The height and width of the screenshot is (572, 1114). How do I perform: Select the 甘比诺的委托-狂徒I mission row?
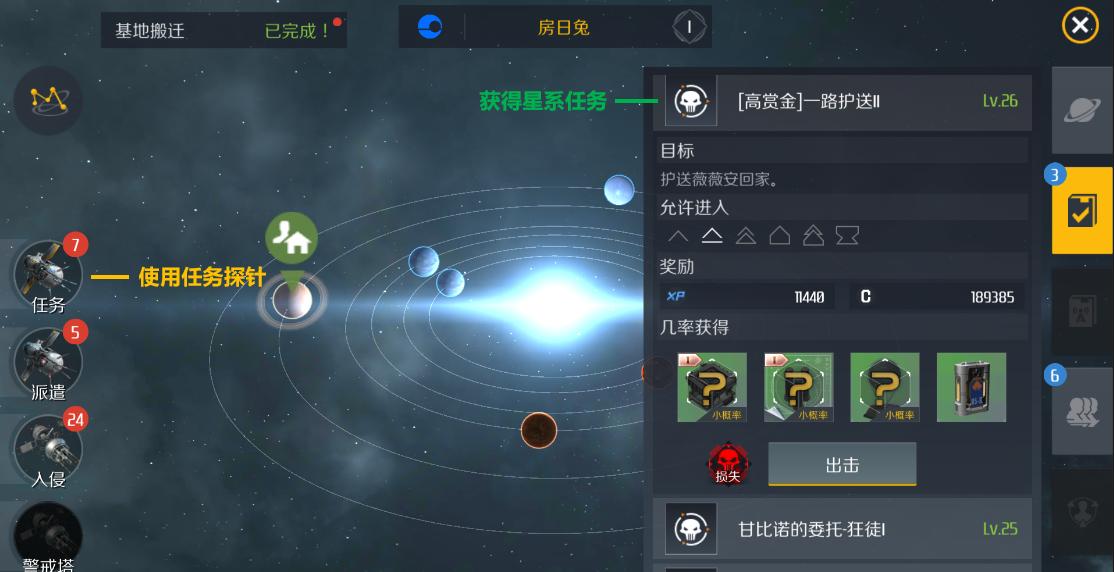point(845,529)
